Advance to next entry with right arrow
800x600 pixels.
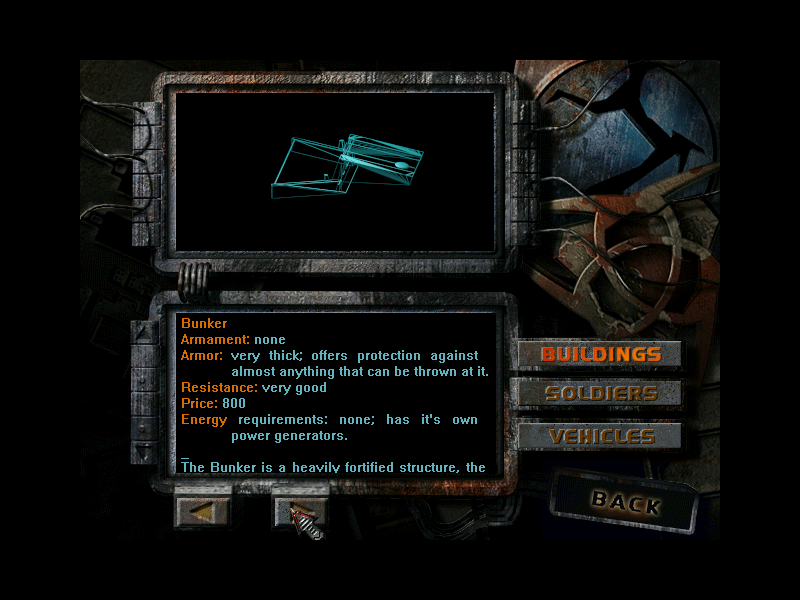point(300,510)
